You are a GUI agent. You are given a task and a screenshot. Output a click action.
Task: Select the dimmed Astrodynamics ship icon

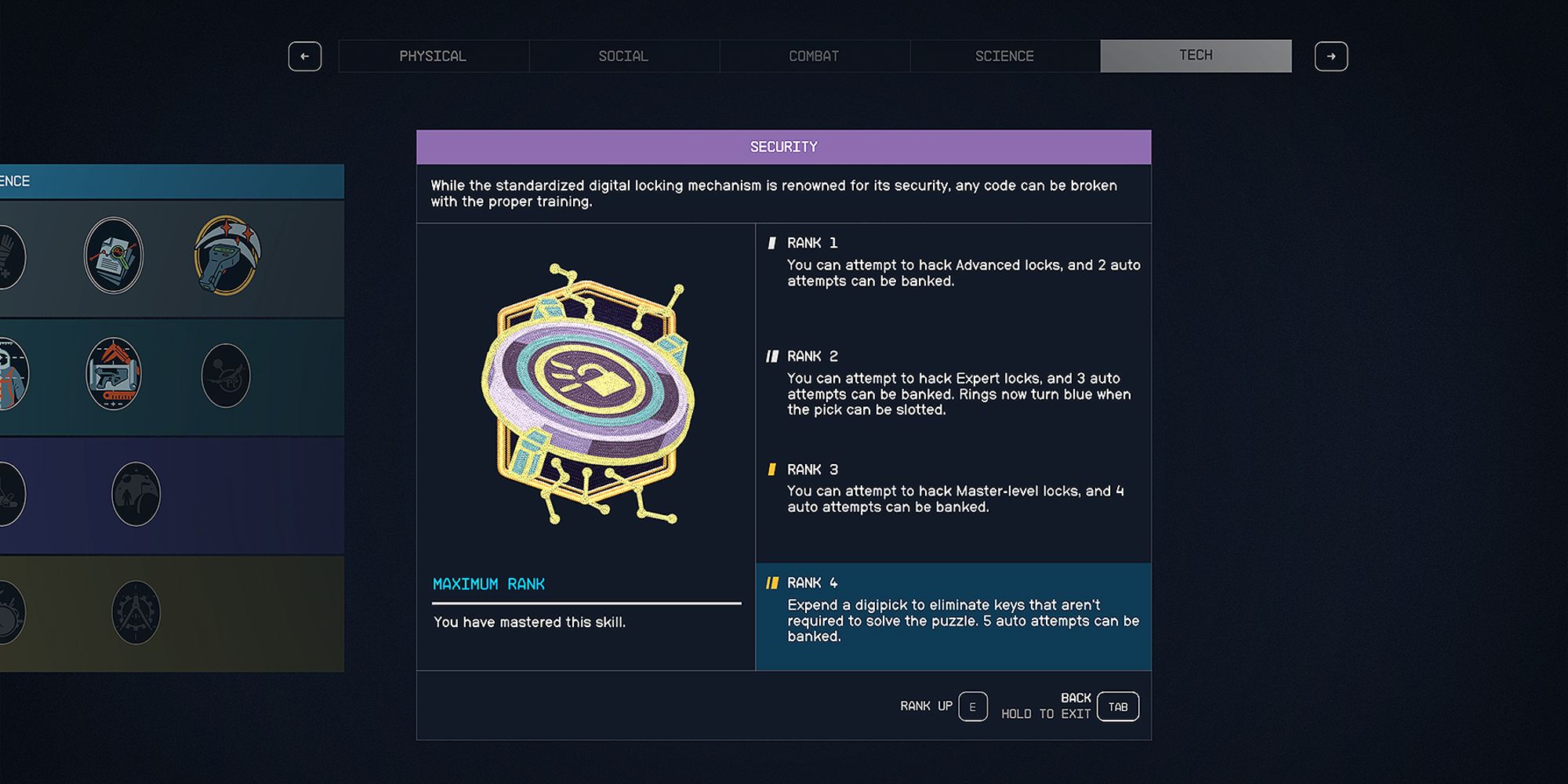224,376
